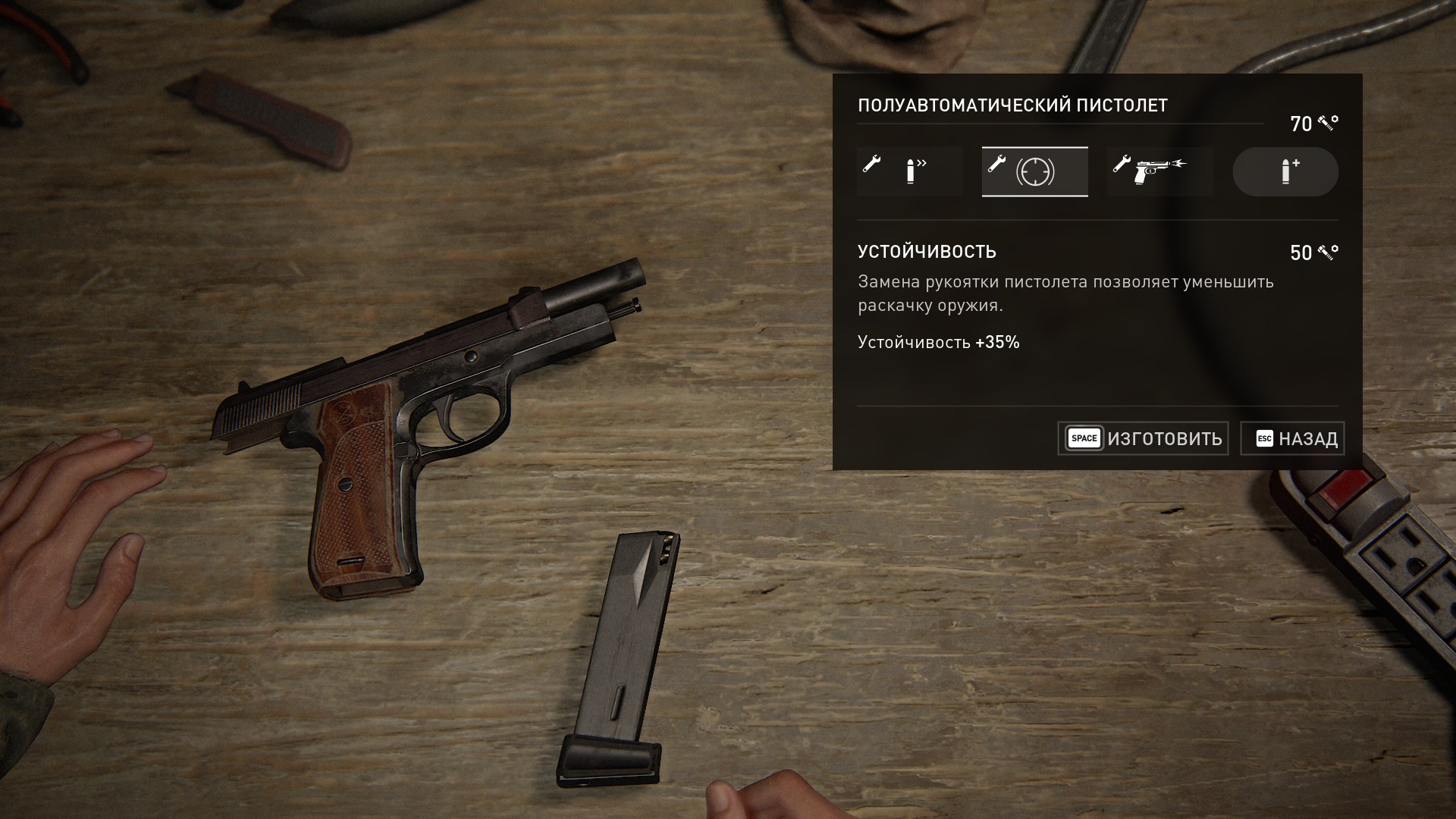Choose the stability crosshair upgrade
The width and height of the screenshot is (1456, 819).
tap(1034, 172)
